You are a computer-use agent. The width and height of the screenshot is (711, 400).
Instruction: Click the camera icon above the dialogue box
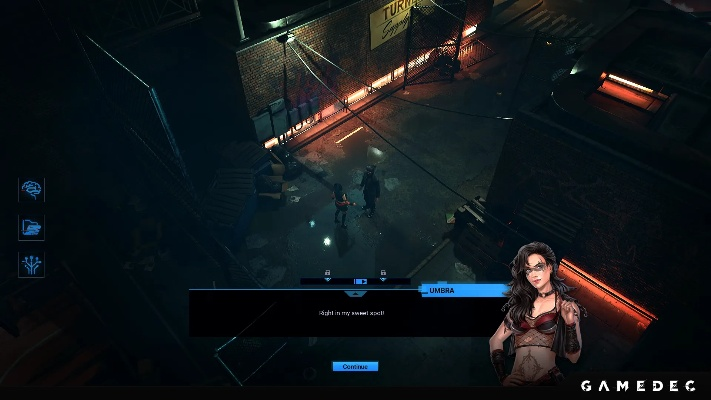point(358,281)
